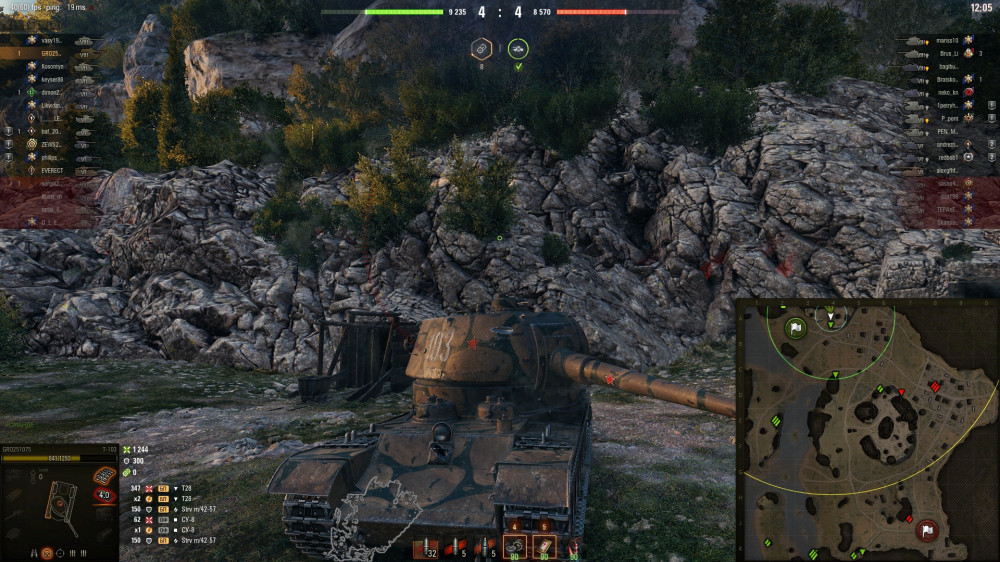
Task: Click the tracks module icon in damage panel
Action: pyautogui.click(x=104, y=476)
